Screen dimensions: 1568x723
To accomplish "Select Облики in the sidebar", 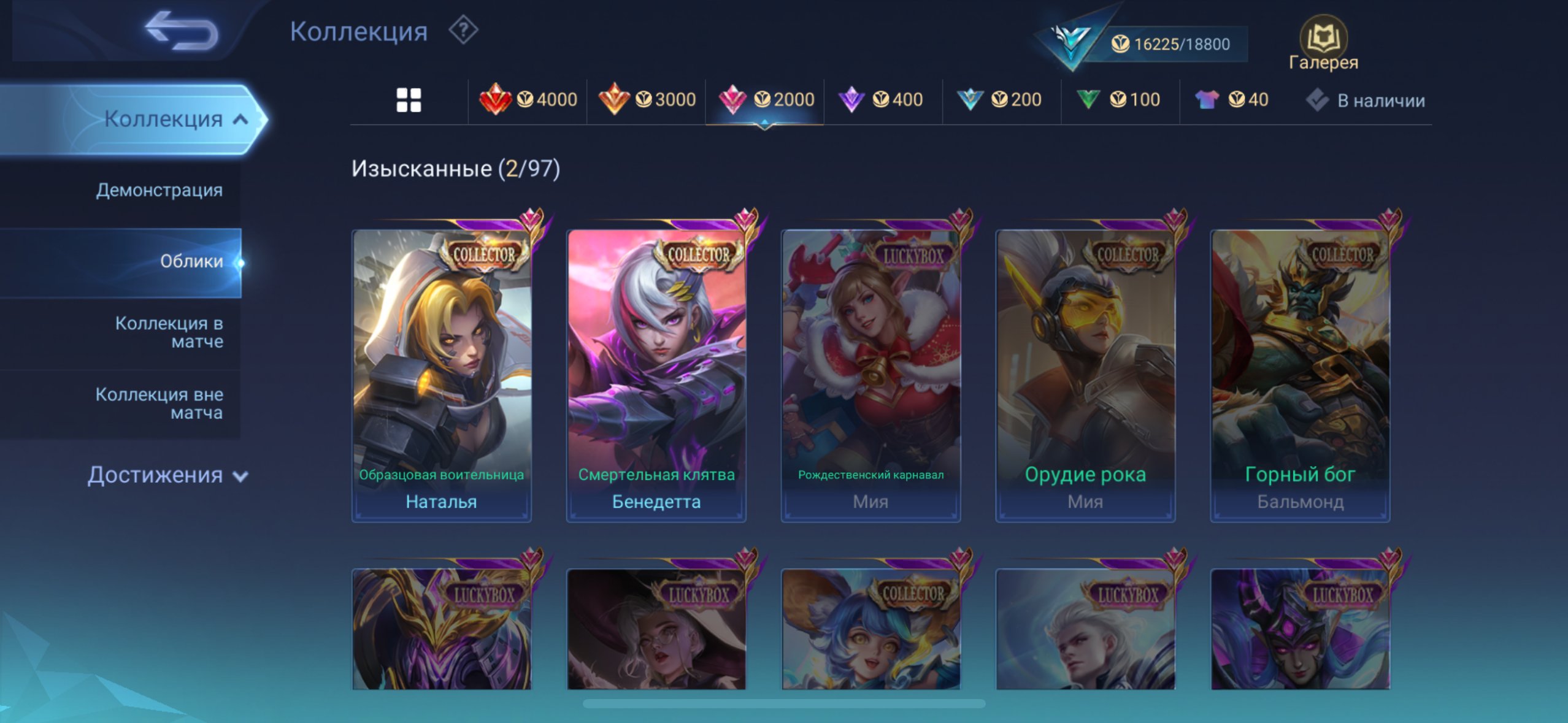I will 191,262.
